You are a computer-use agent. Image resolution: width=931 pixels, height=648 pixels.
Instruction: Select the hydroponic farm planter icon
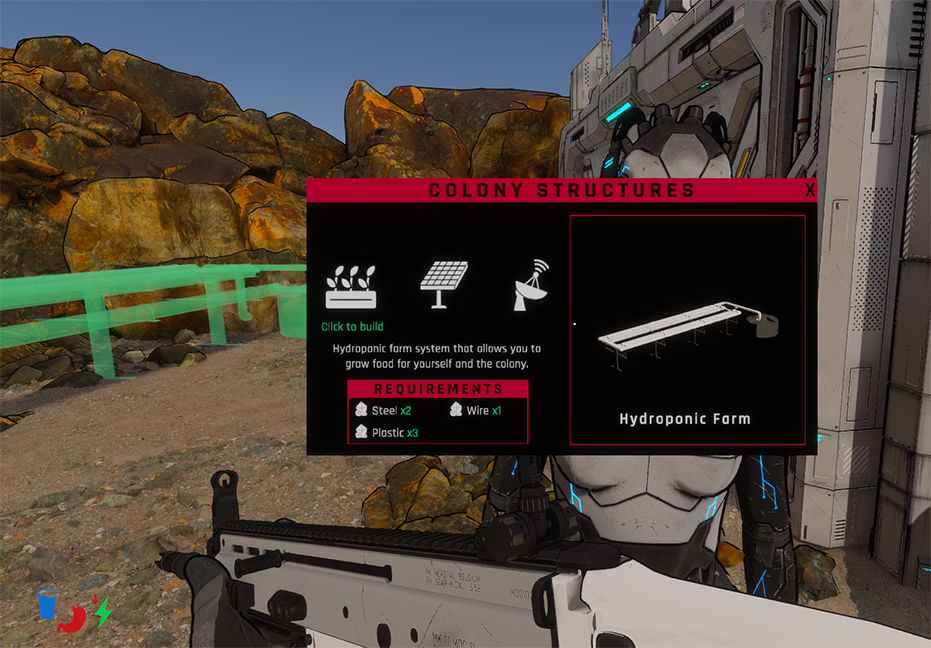[x=351, y=287]
